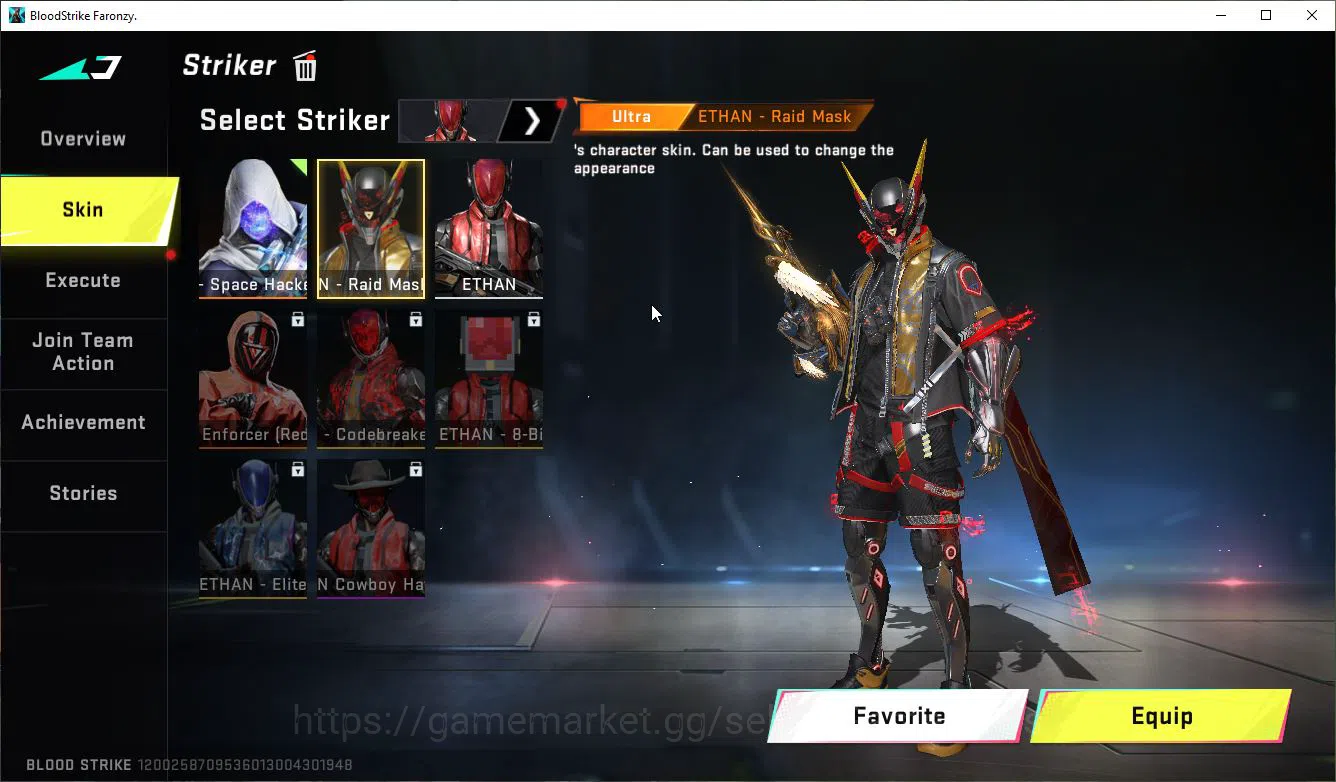Click the Ultra rarity badge
The image size is (1336, 782).
631,116
